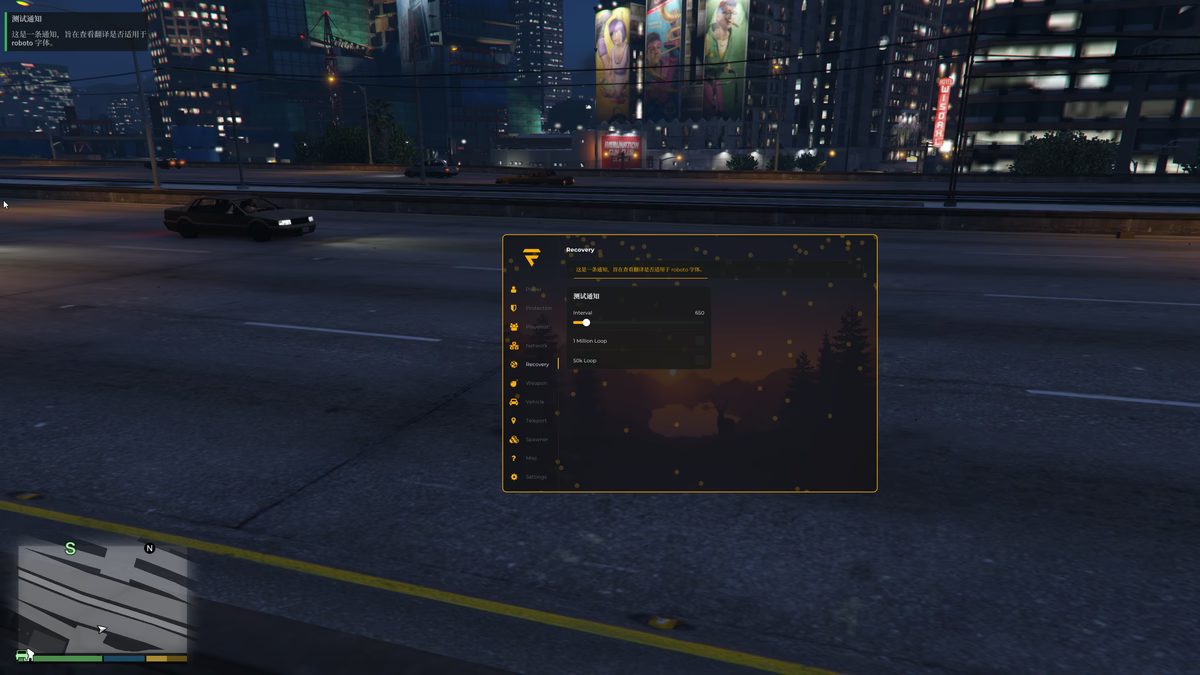The height and width of the screenshot is (675, 1200).
Task: Click the minimap radar
Action: 103,595
